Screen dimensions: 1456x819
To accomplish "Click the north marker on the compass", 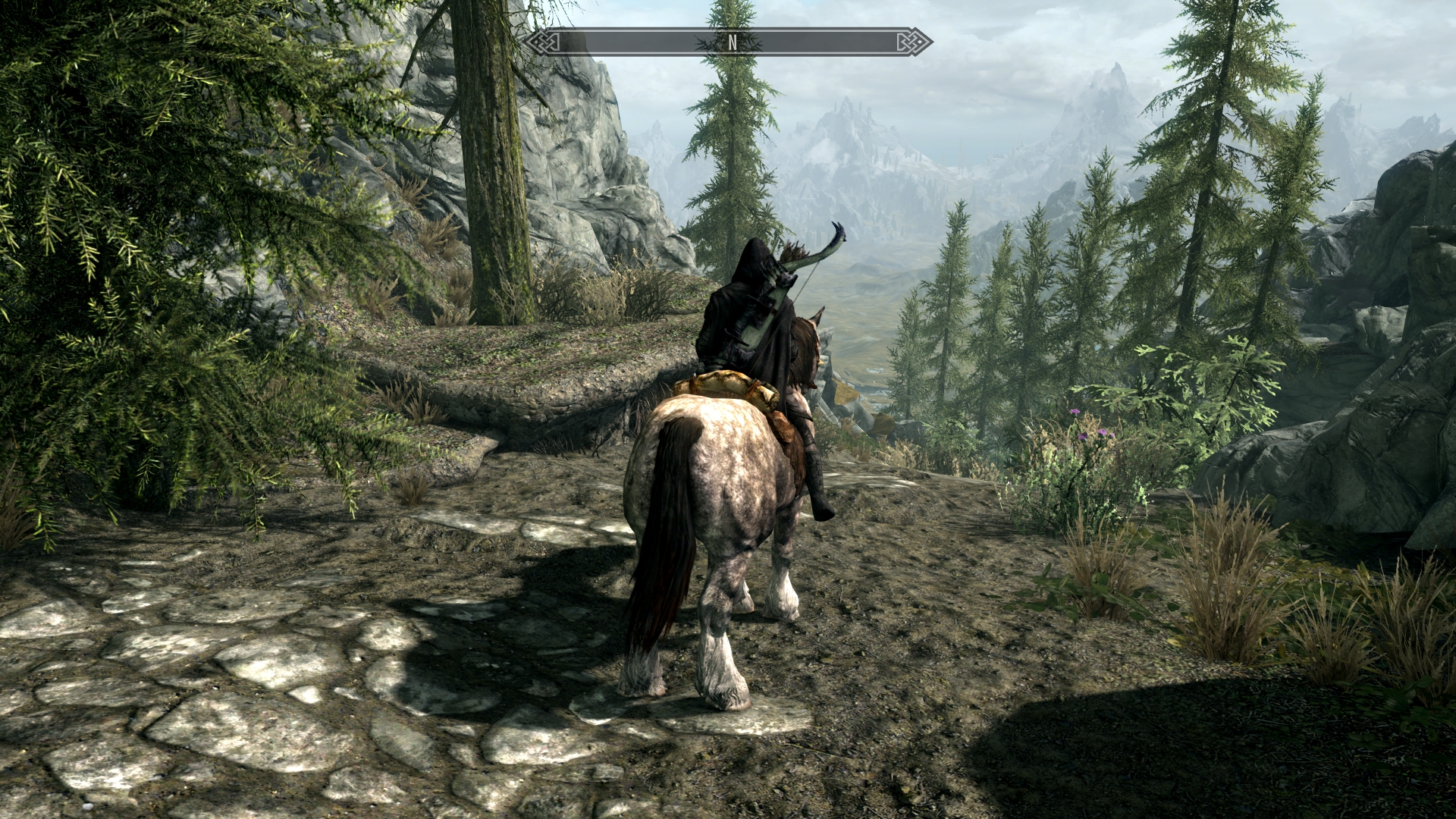I will pos(732,42).
